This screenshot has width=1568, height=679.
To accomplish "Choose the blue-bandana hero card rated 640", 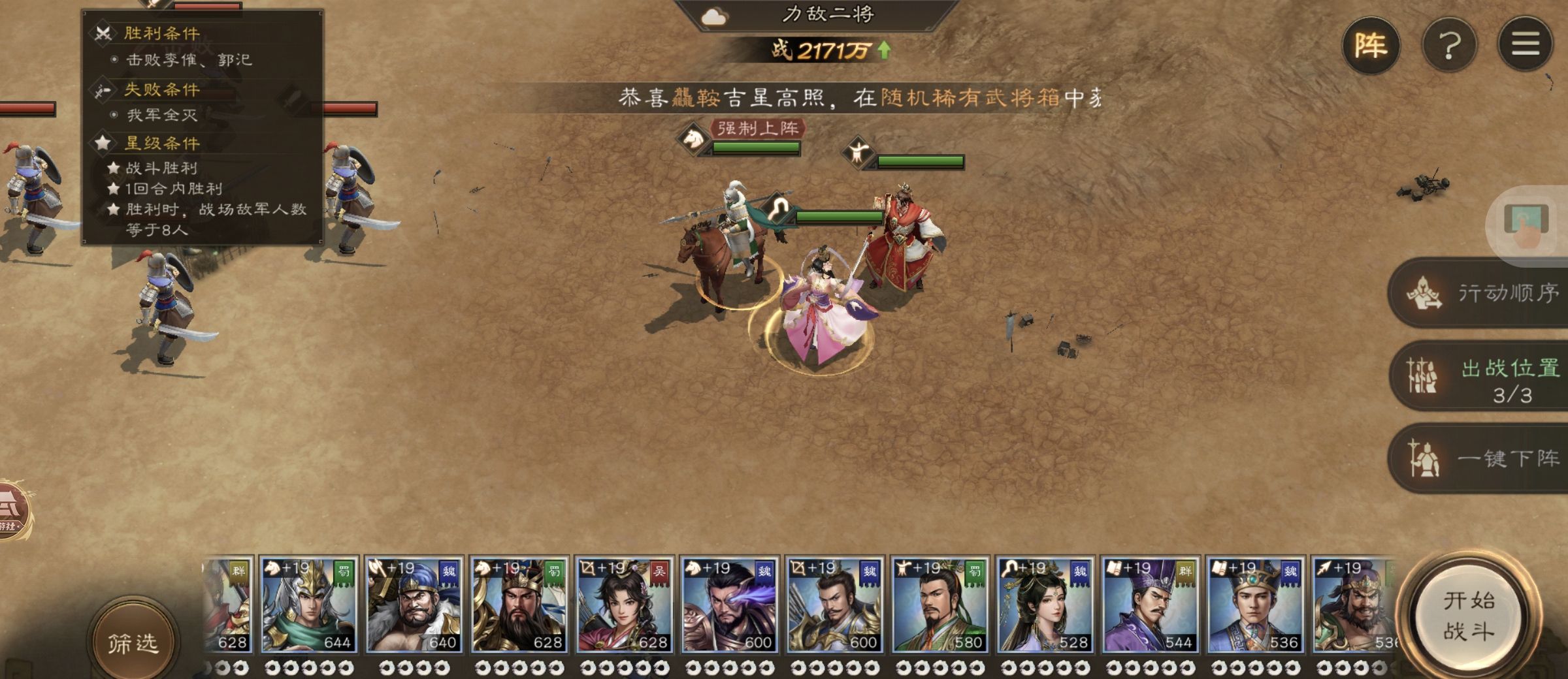I will [x=414, y=605].
